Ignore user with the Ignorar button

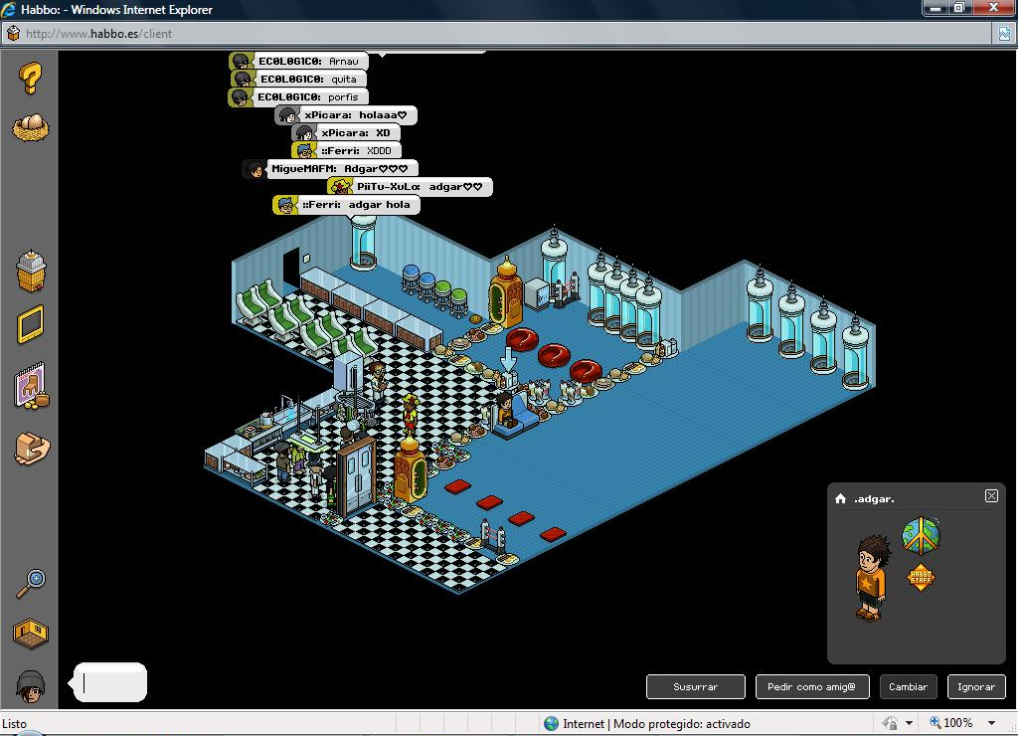pos(976,687)
